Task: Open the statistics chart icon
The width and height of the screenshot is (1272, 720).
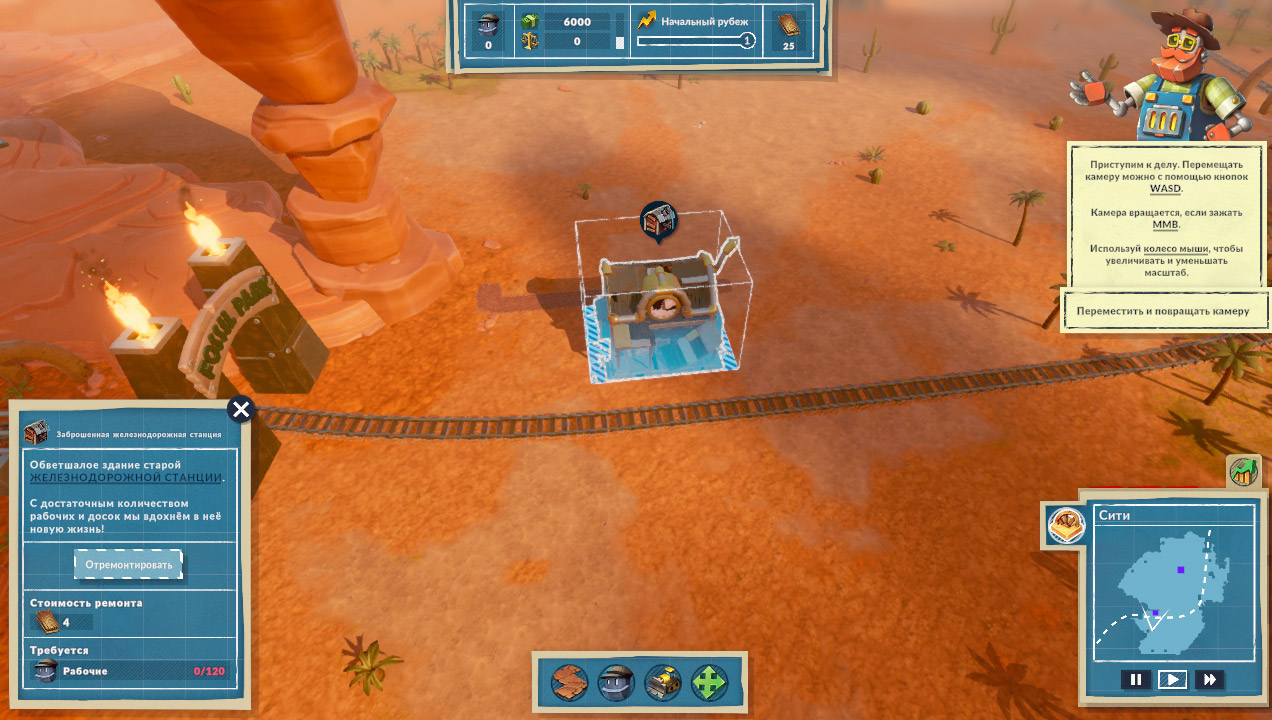Action: click(1243, 472)
